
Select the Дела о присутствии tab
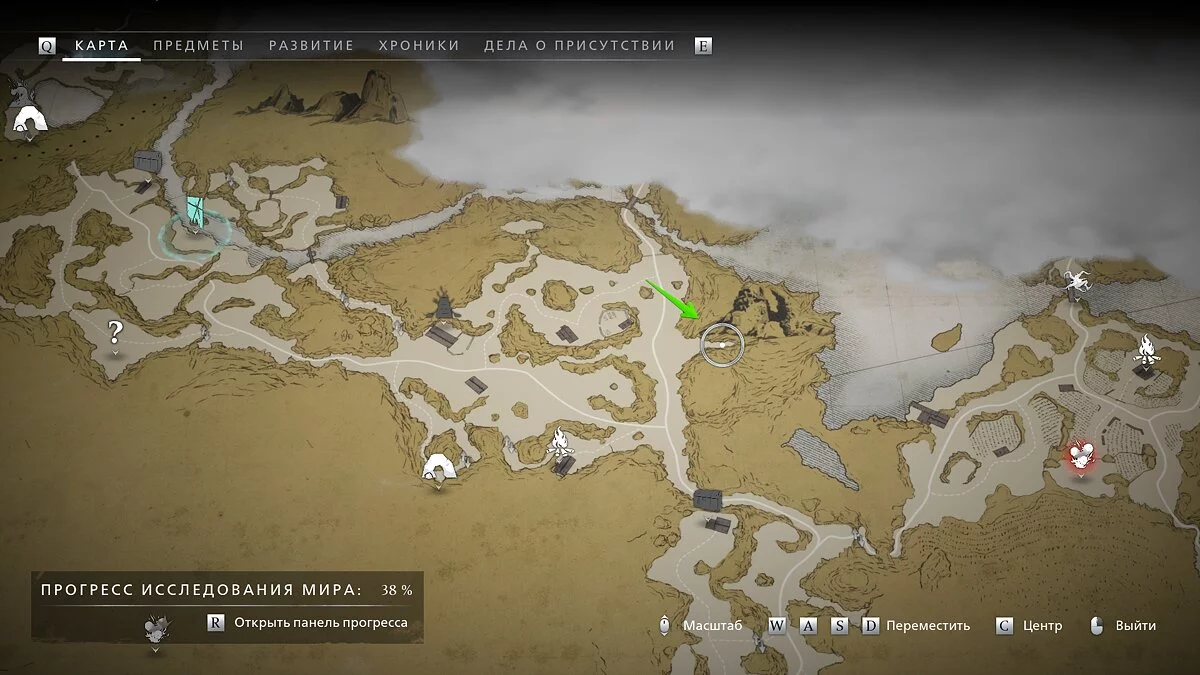[x=579, y=45]
